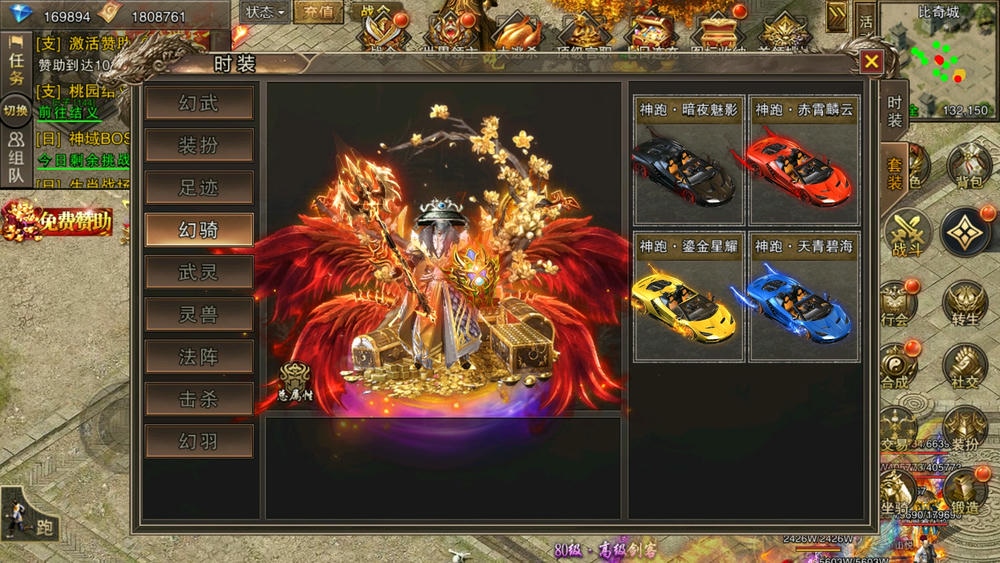1000x563 pixels.
Task: Open the 背包 backpack
Action: [x=968, y=166]
